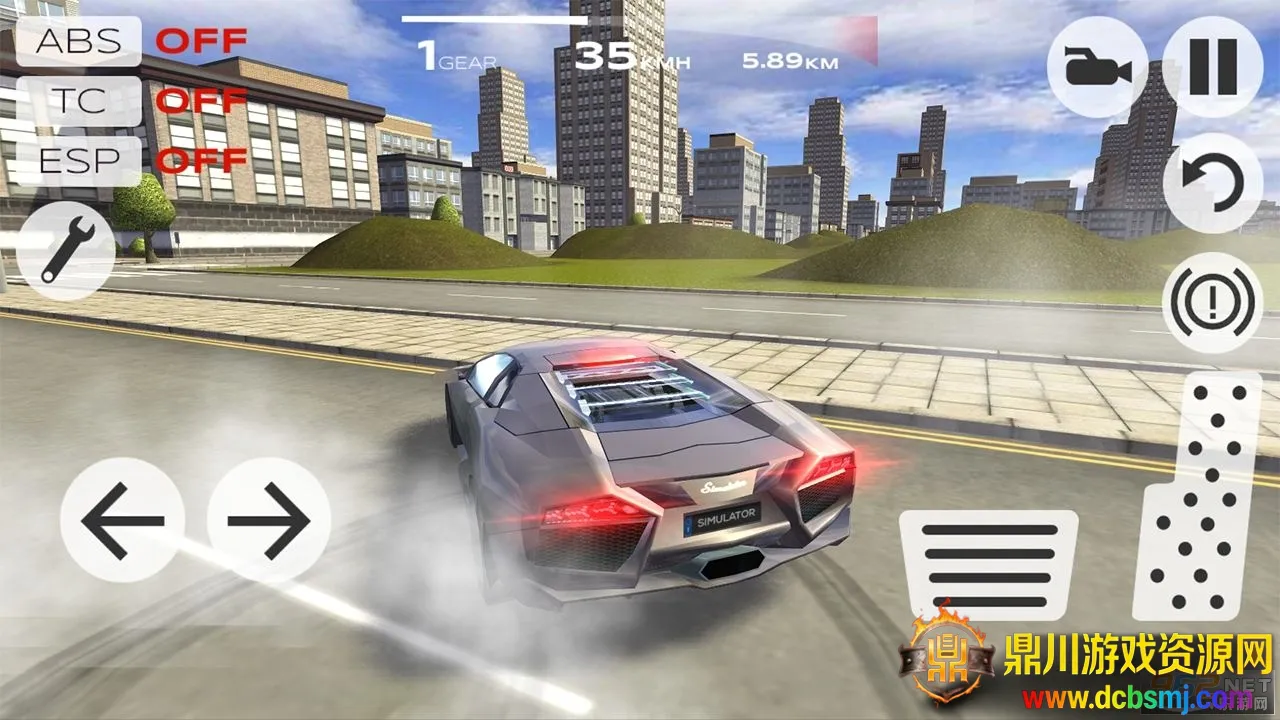Toggle the ESP stability setting
1280x720 pixels.
pyautogui.click(x=78, y=160)
